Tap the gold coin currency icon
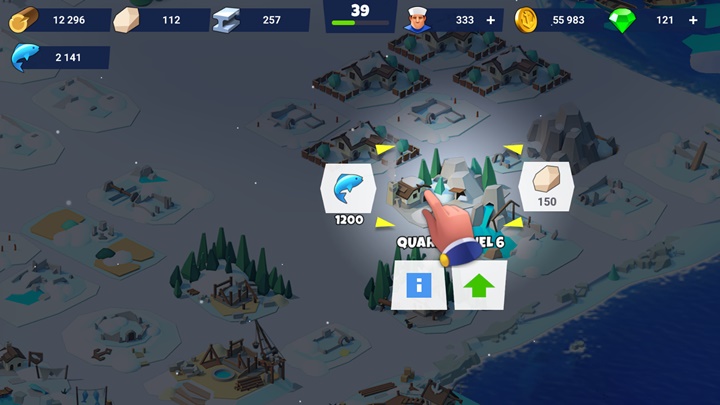 coord(526,20)
